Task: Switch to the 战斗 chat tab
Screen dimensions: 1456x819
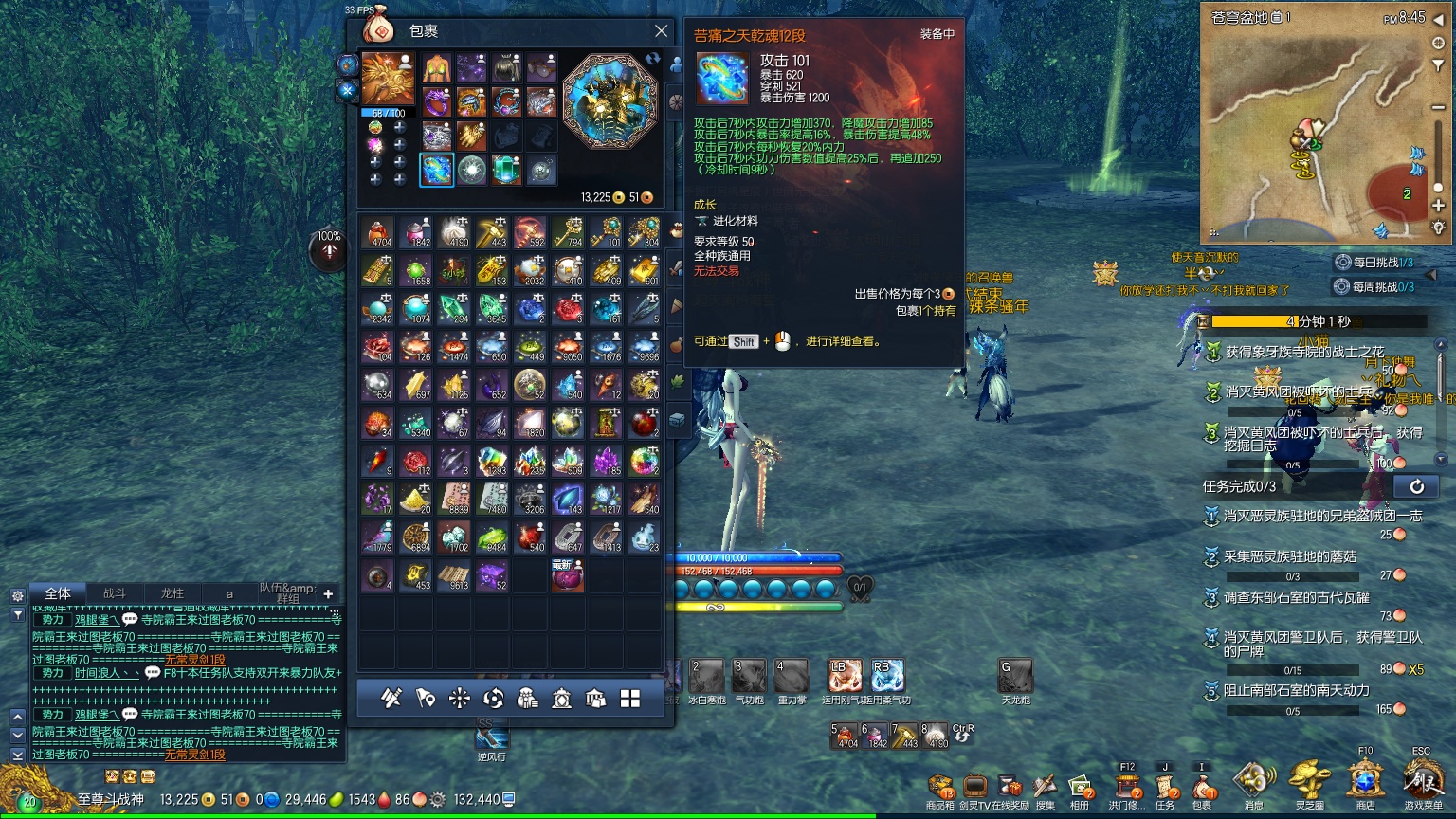Action: click(115, 593)
